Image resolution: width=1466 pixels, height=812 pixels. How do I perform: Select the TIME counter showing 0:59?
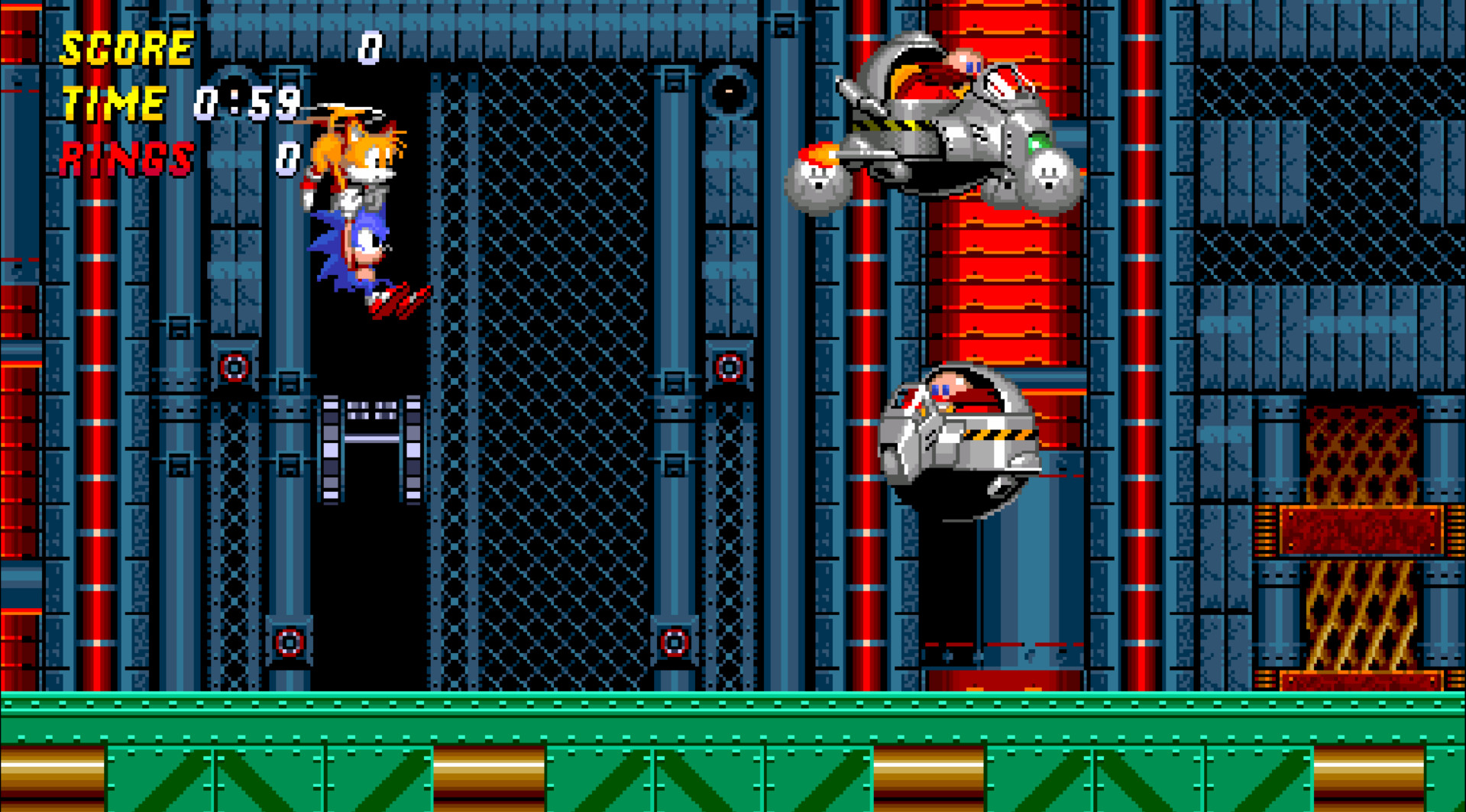pos(246,105)
